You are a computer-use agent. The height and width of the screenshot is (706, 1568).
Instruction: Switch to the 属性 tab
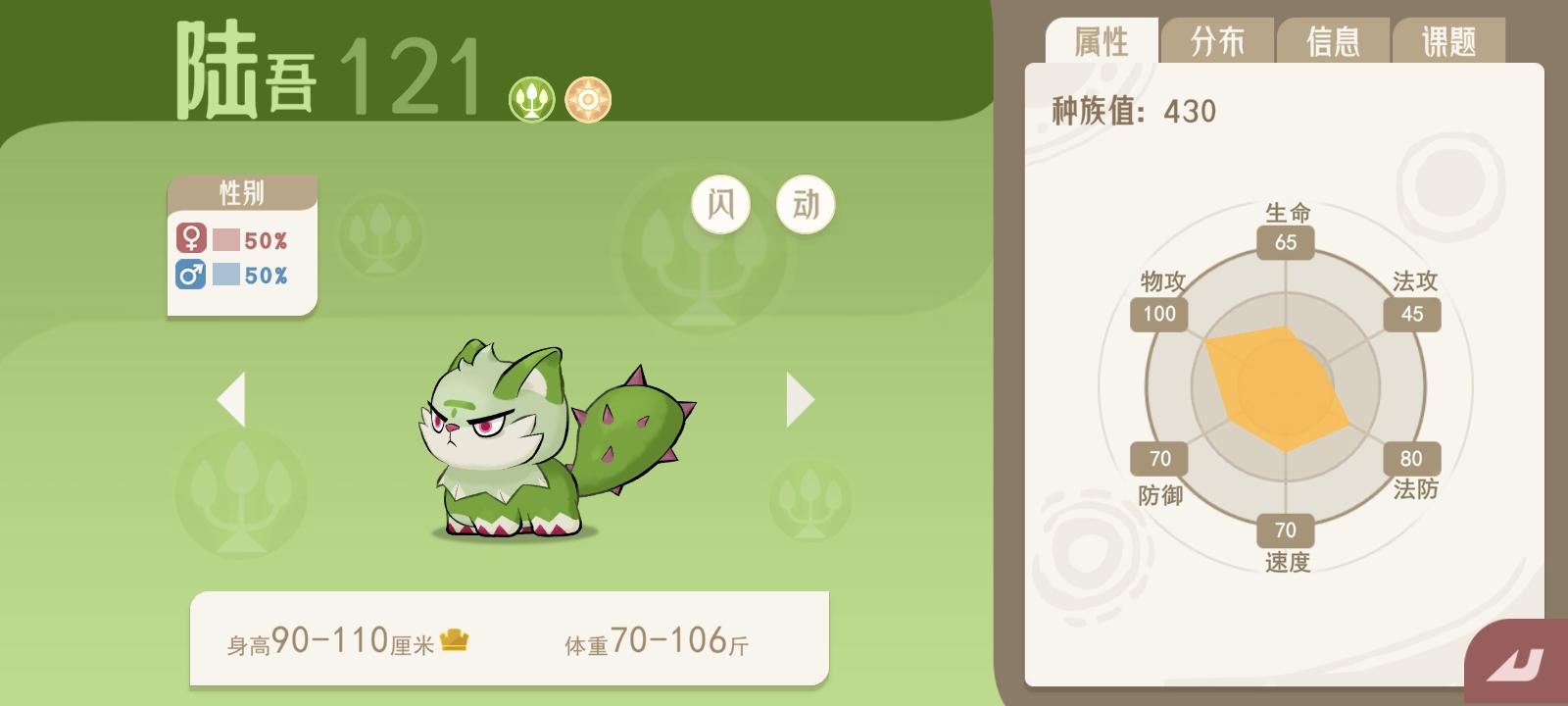1102,40
